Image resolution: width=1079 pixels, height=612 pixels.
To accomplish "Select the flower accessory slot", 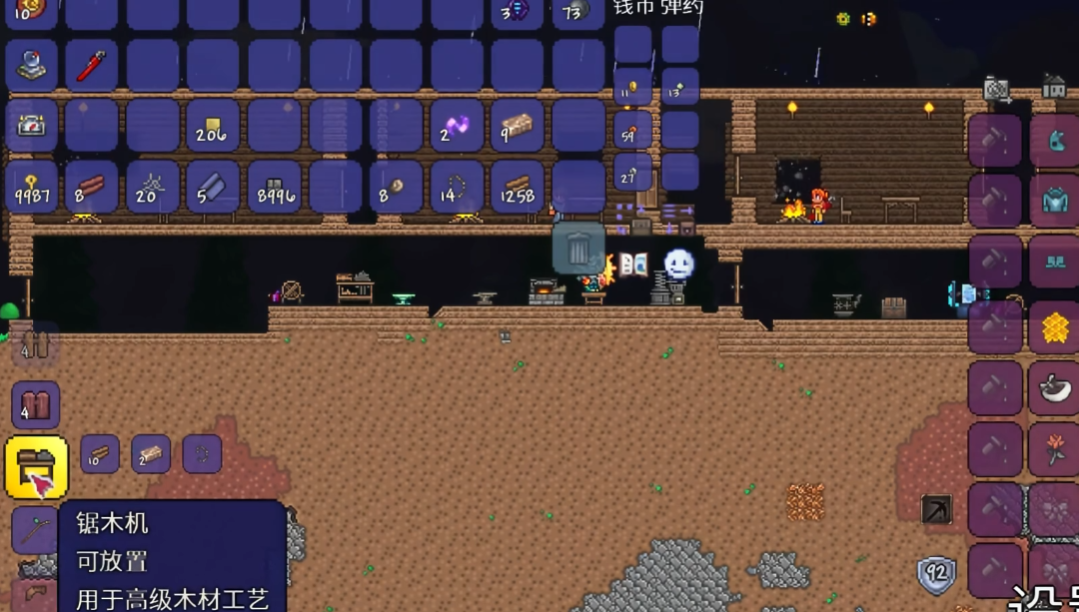I will pyautogui.click(x=1054, y=449).
